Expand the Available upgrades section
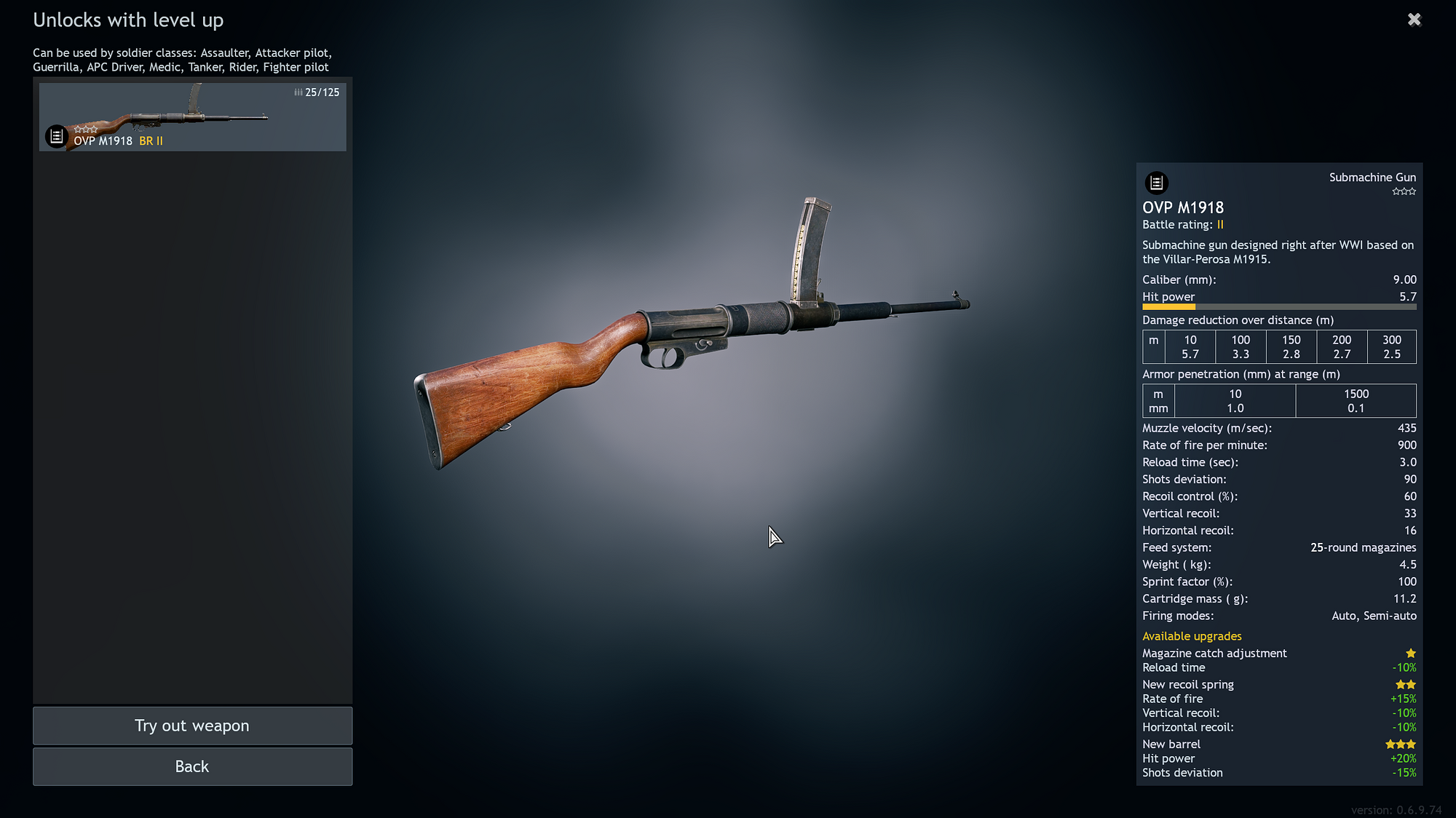Viewport: 1456px width, 818px height. [x=1192, y=635]
